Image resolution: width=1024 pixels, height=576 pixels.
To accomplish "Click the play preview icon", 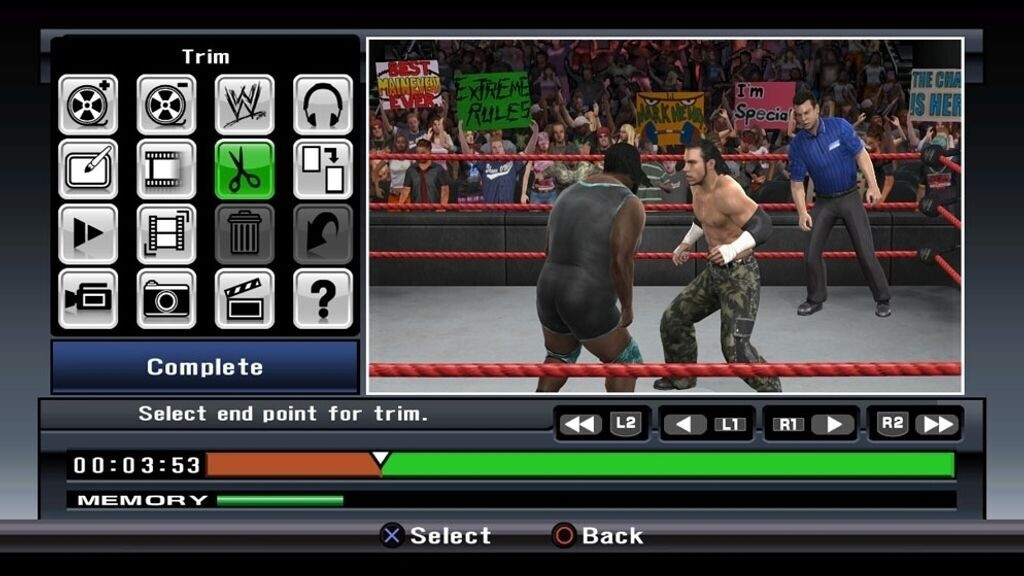I will point(88,234).
